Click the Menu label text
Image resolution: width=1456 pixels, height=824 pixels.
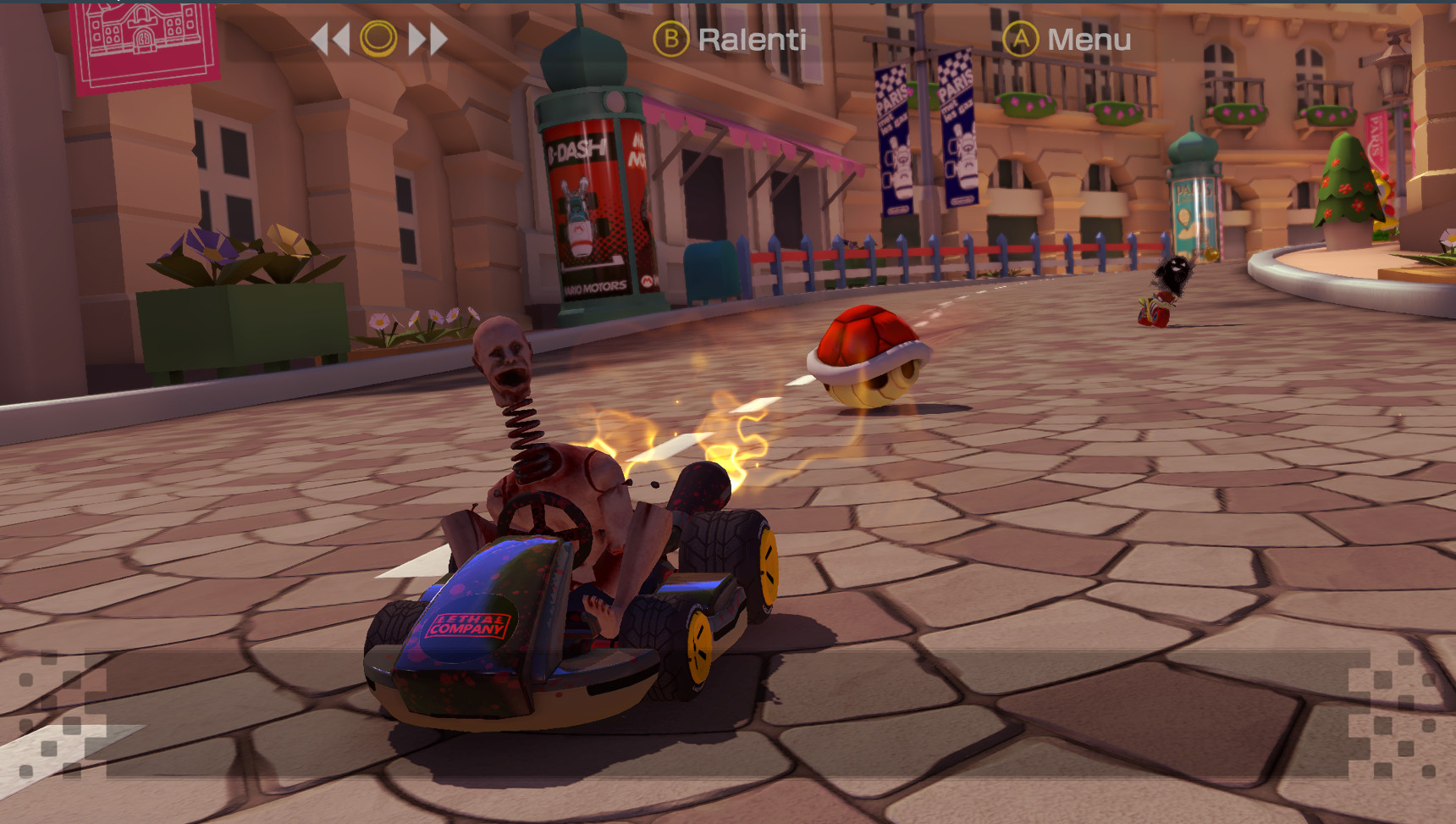click(x=1089, y=38)
